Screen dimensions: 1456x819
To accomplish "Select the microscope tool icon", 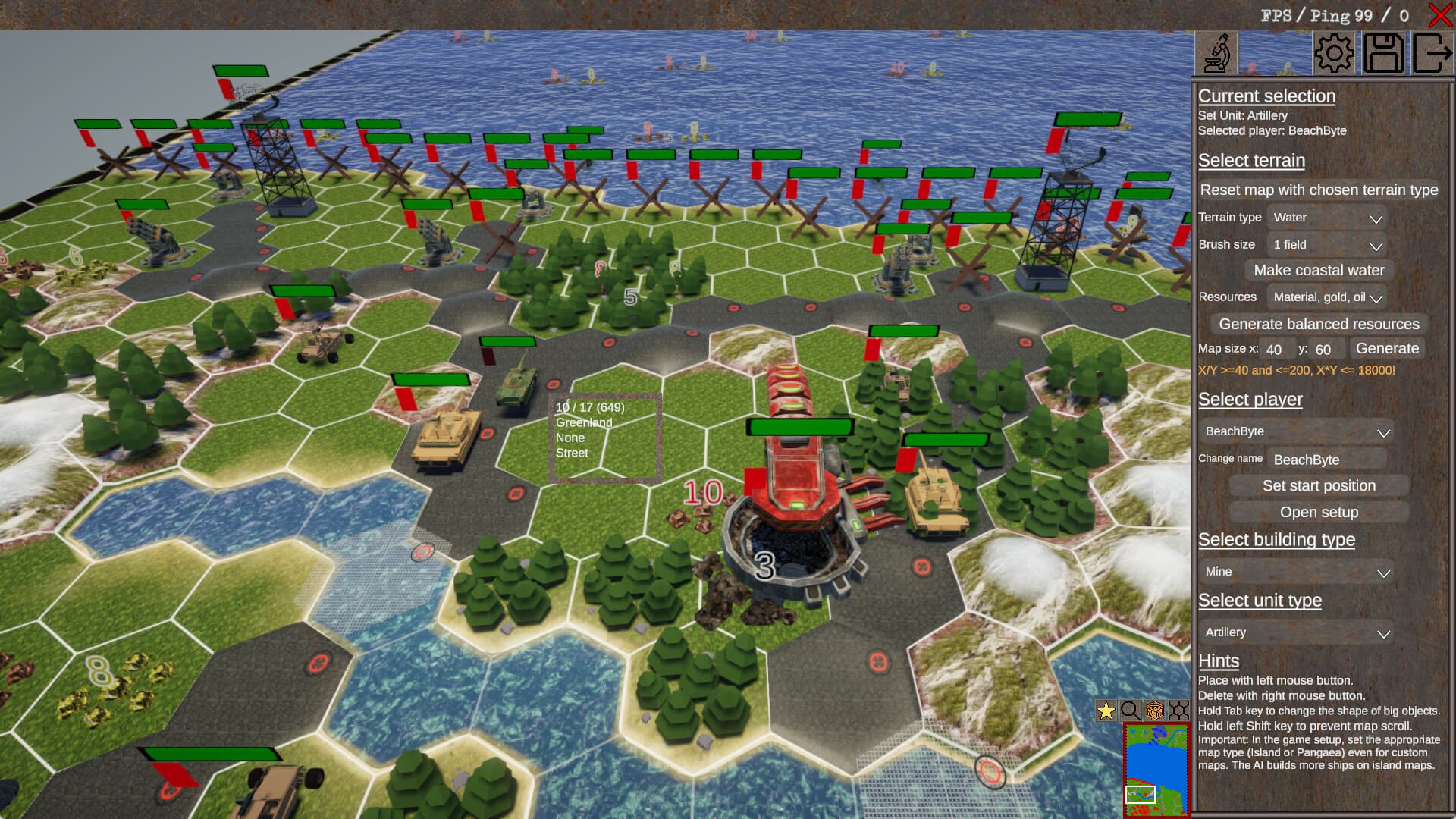I will (1216, 52).
